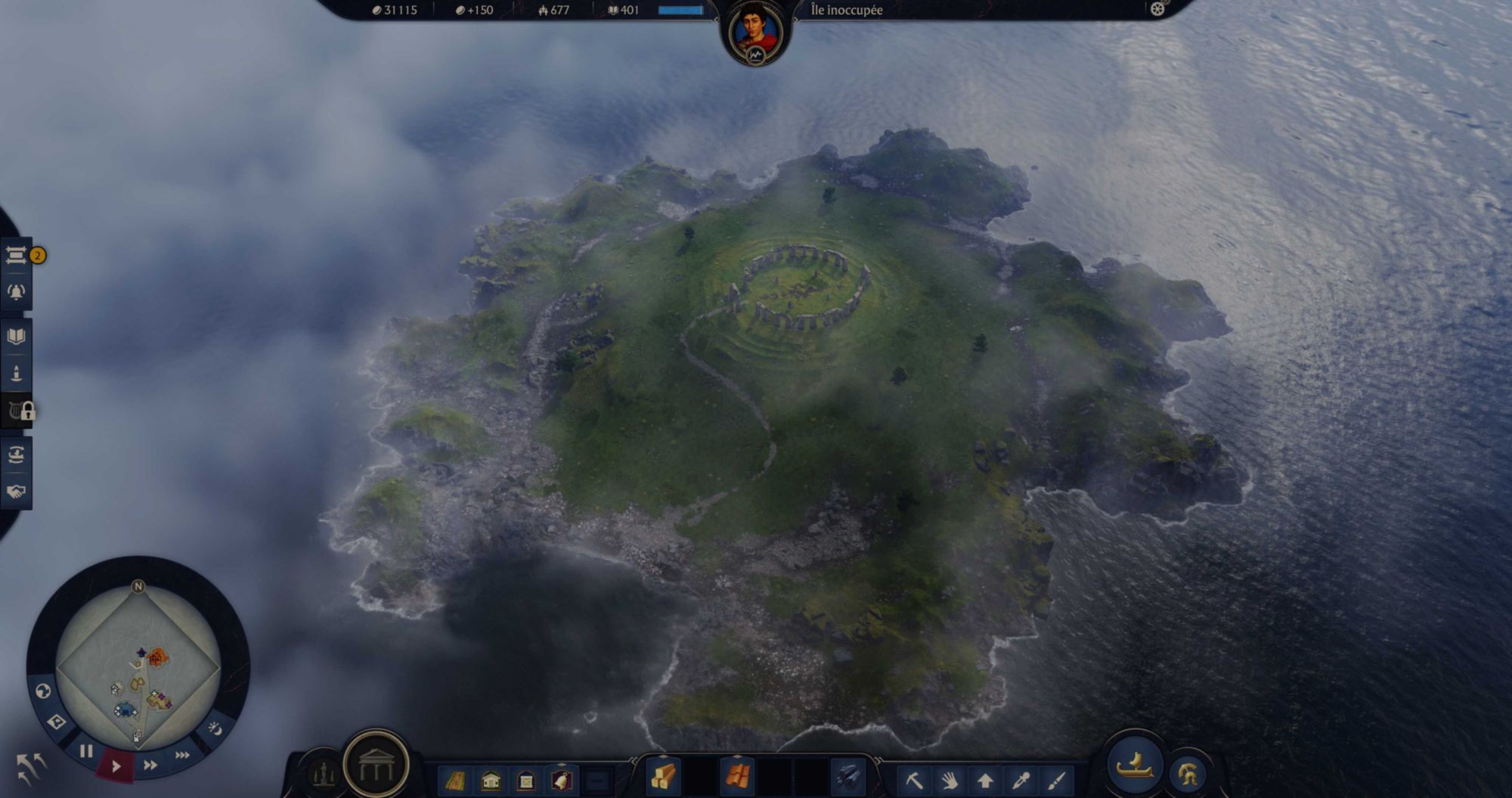This screenshot has height=798, width=1512.
Task: Open the diplomacy handshake panel
Action: [x=16, y=492]
